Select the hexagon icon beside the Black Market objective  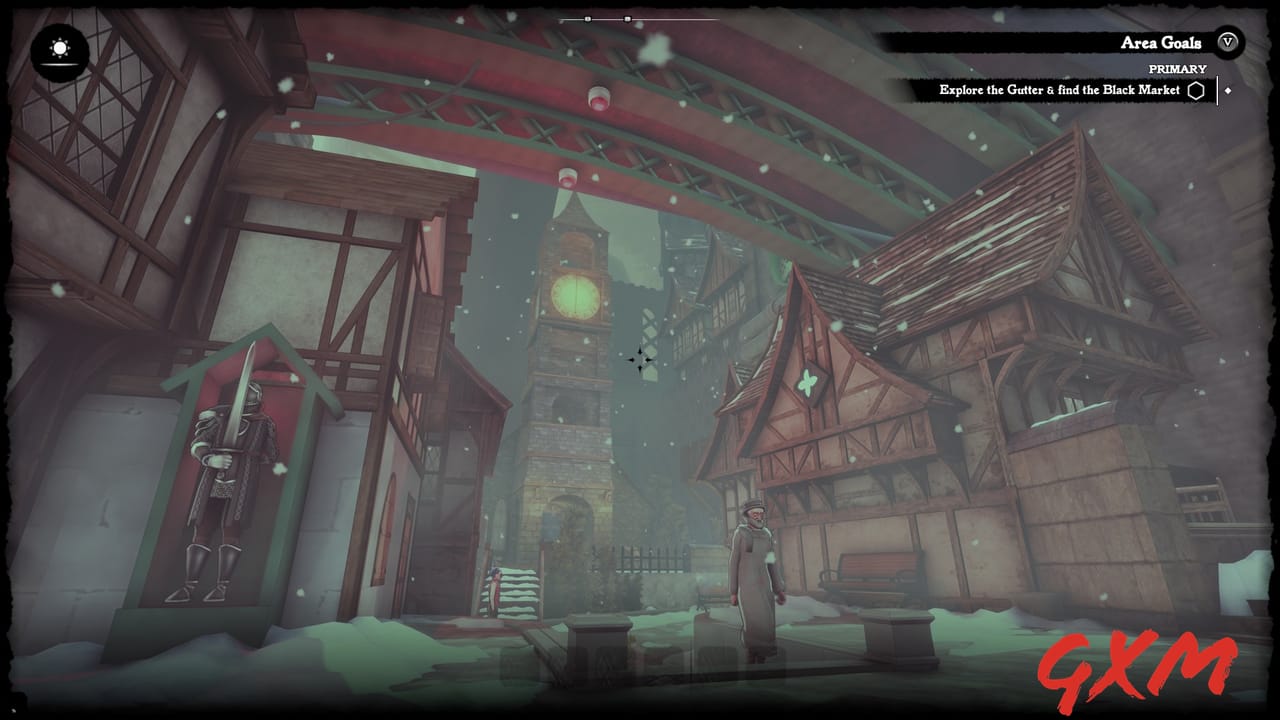click(1197, 90)
